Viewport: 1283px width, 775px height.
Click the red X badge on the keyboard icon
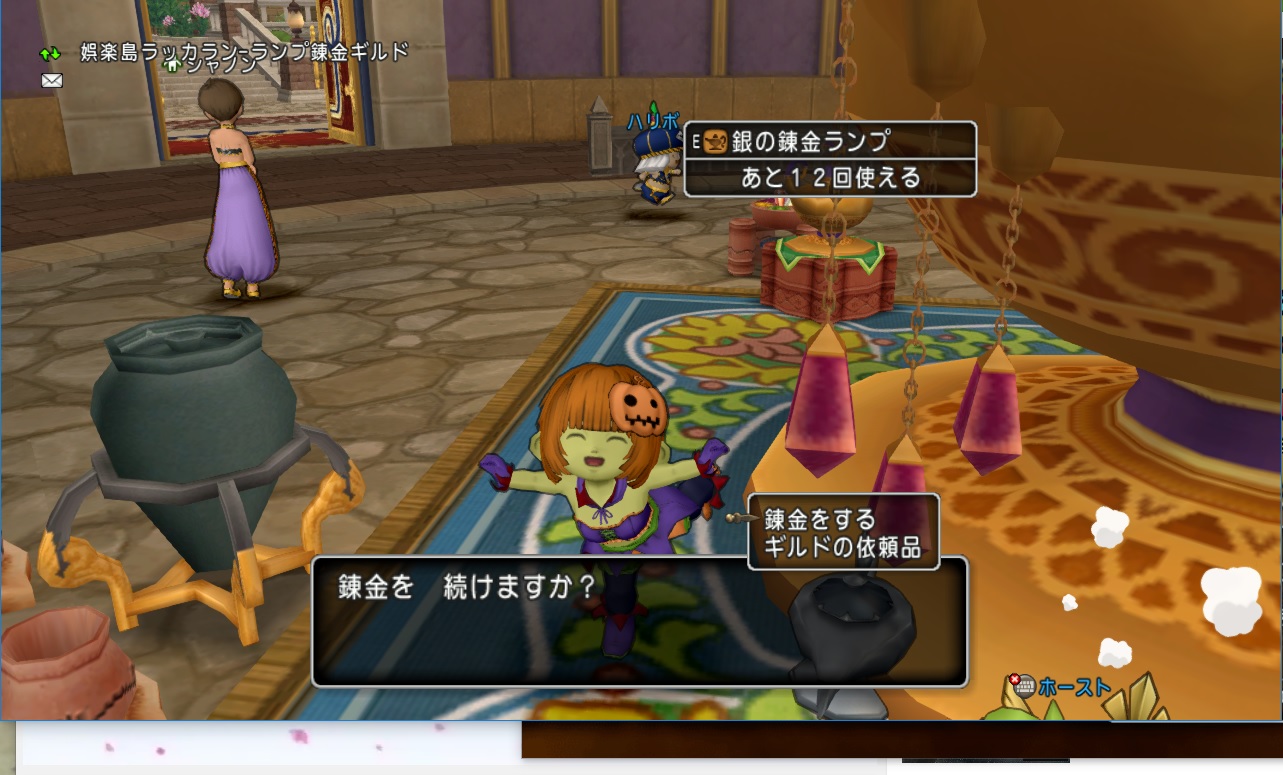[x=1014, y=678]
